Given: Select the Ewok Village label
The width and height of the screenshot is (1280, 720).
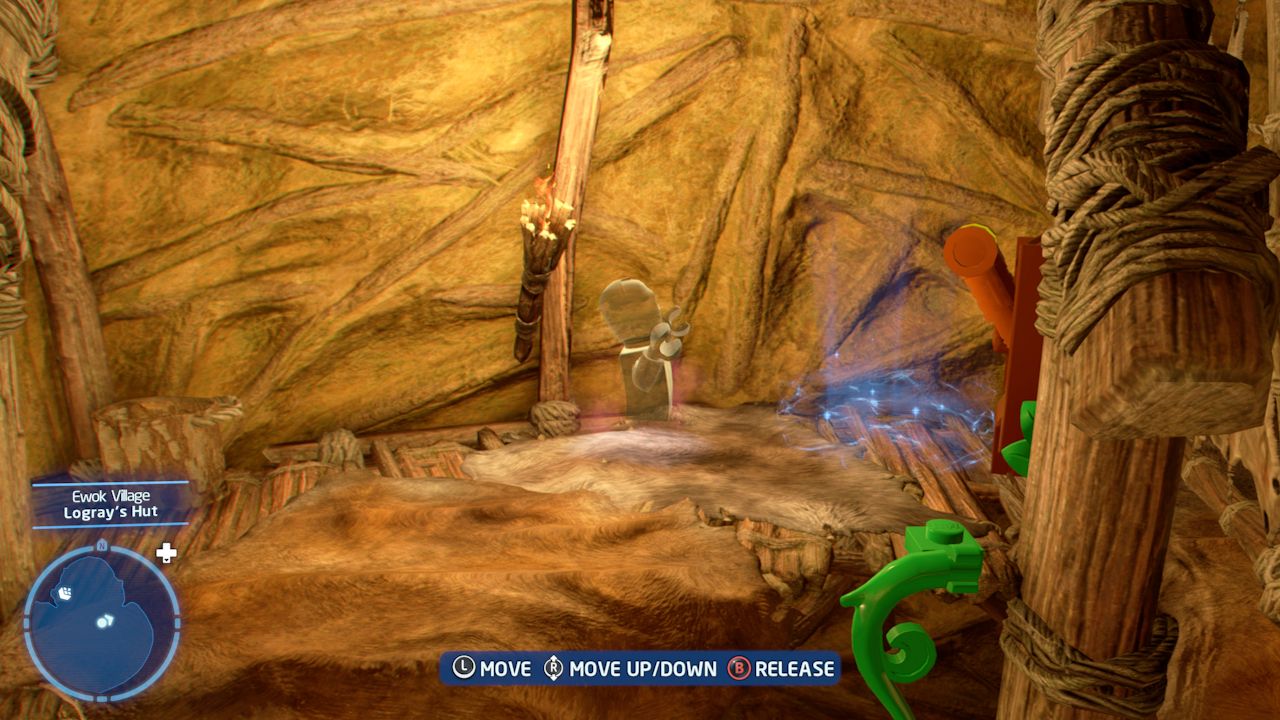Looking at the screenshot, I should click(x=110, y=496).
